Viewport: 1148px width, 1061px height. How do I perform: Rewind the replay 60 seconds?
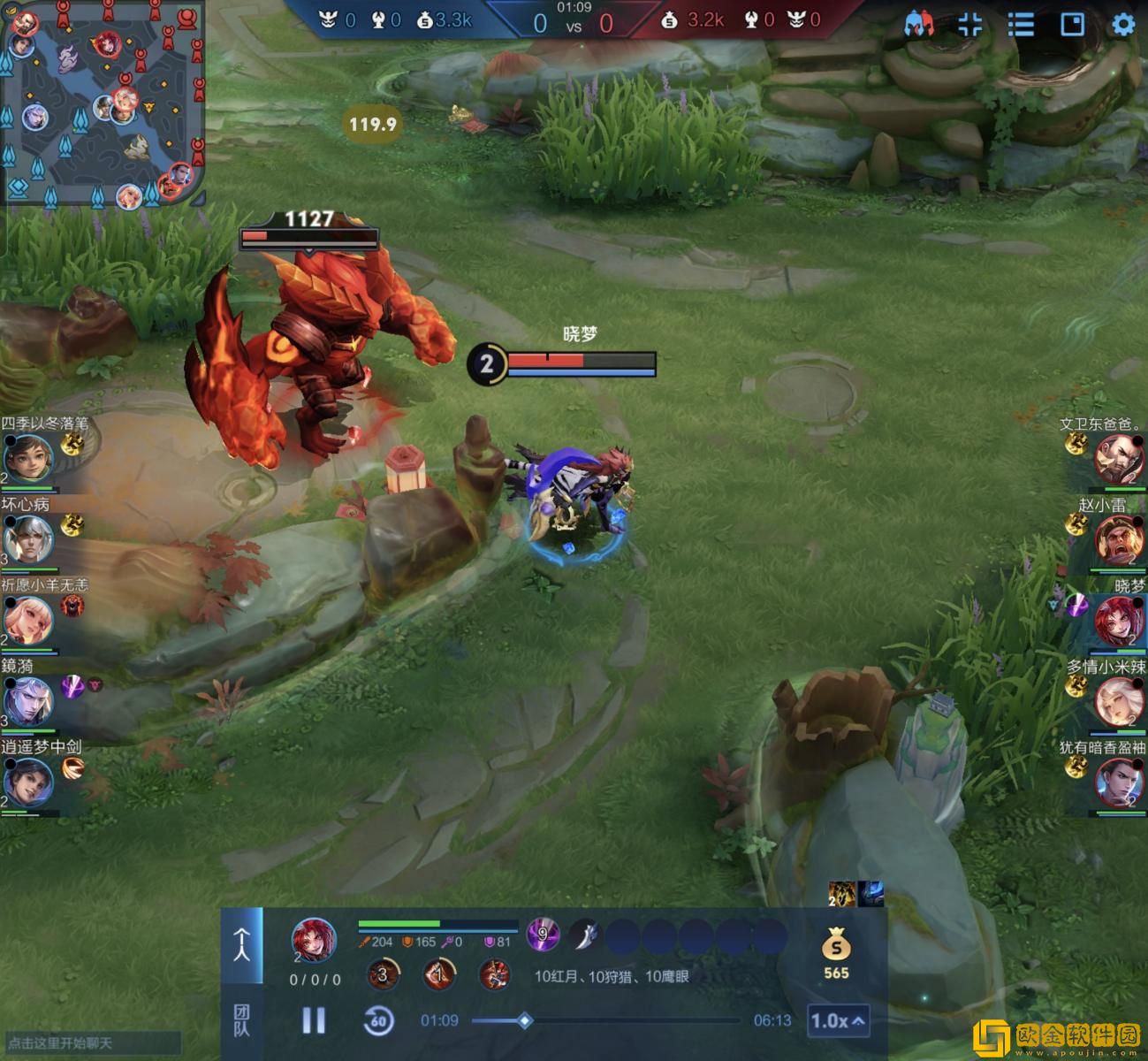[x=378, y=1020]
